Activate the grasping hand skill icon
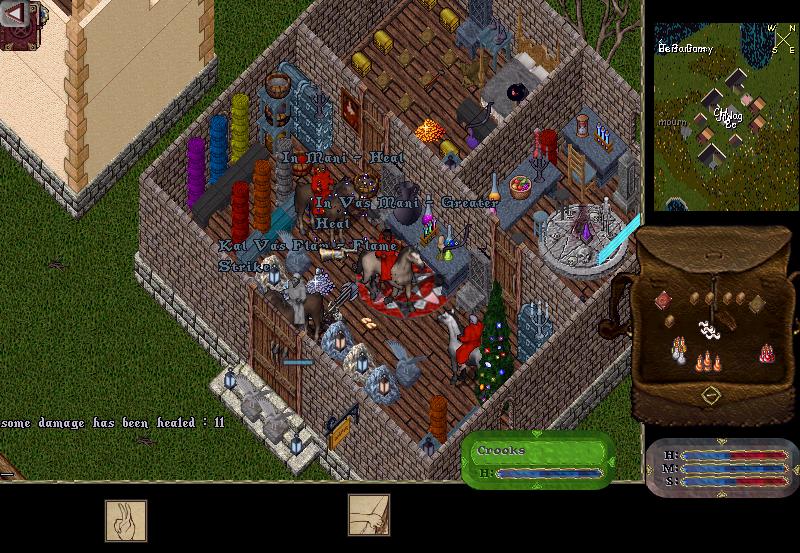Viewport: 800px width, 553px height. coord(368,516)
